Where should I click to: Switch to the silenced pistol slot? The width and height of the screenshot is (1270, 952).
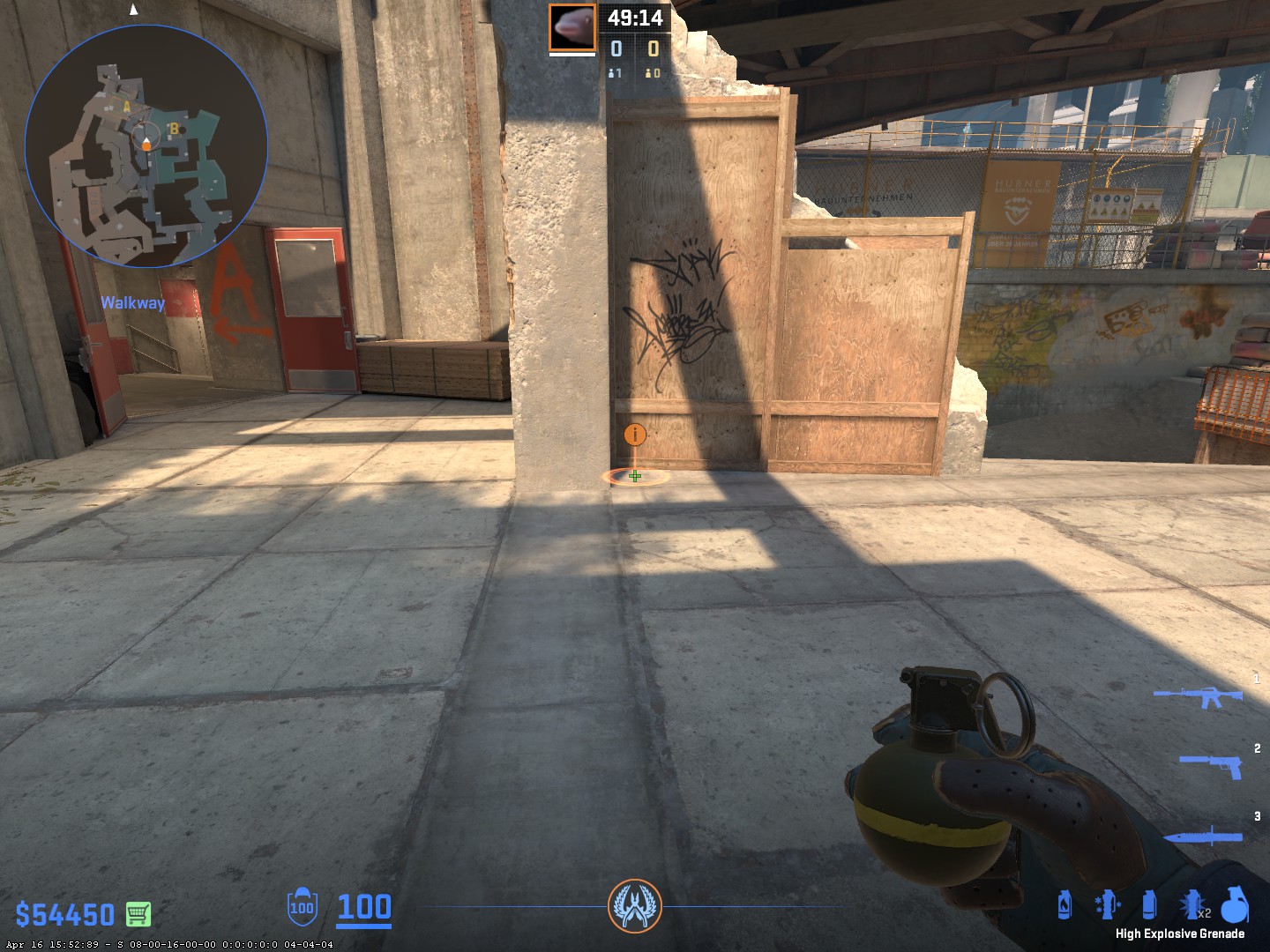[x=1211, y=765]
